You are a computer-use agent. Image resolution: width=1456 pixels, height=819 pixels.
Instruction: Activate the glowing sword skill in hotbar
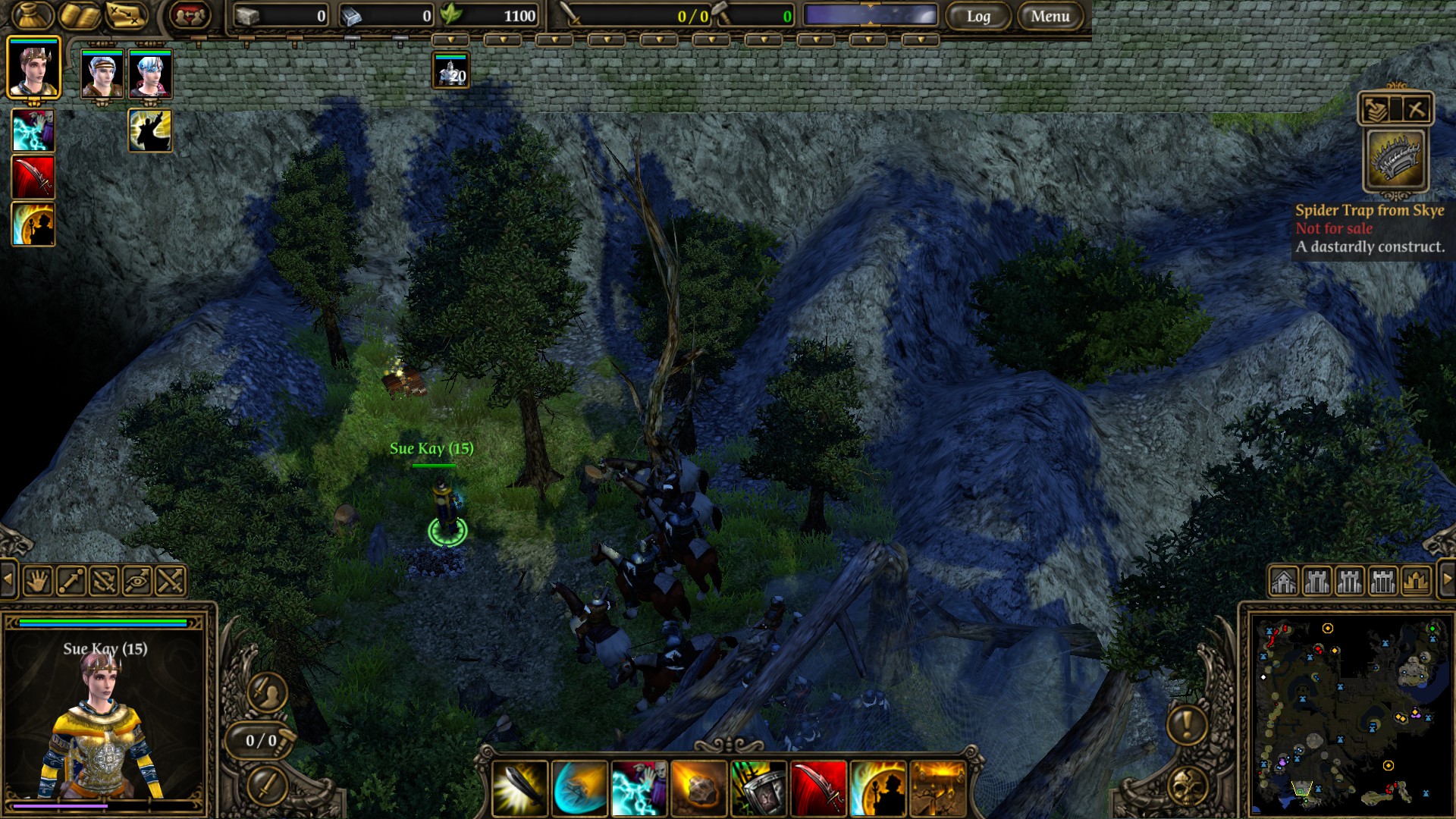[x=519, y=789]
